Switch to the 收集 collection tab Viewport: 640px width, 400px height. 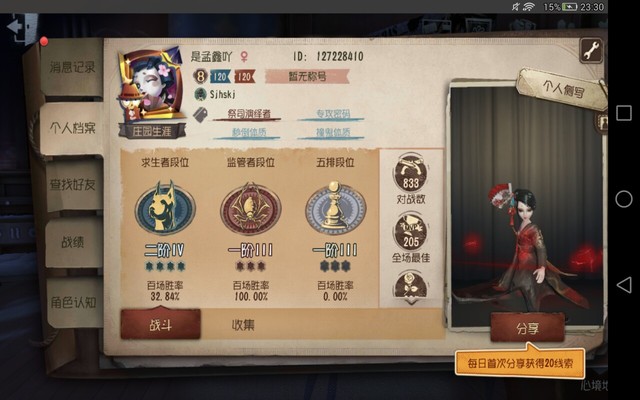click(x=243, y=324)
